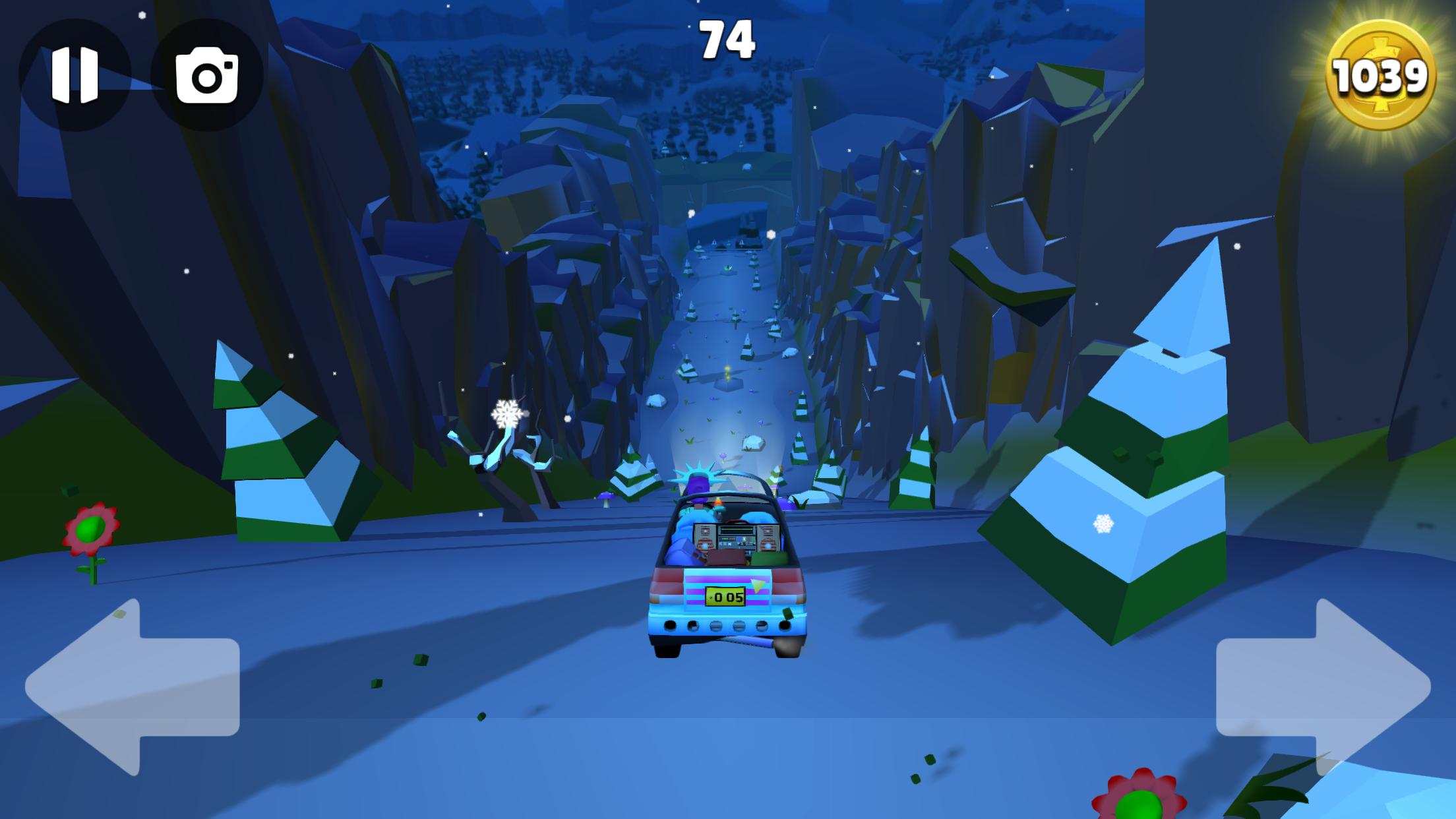Open the camera screenshot tool
1456x819 pixels.
(206, 75)
